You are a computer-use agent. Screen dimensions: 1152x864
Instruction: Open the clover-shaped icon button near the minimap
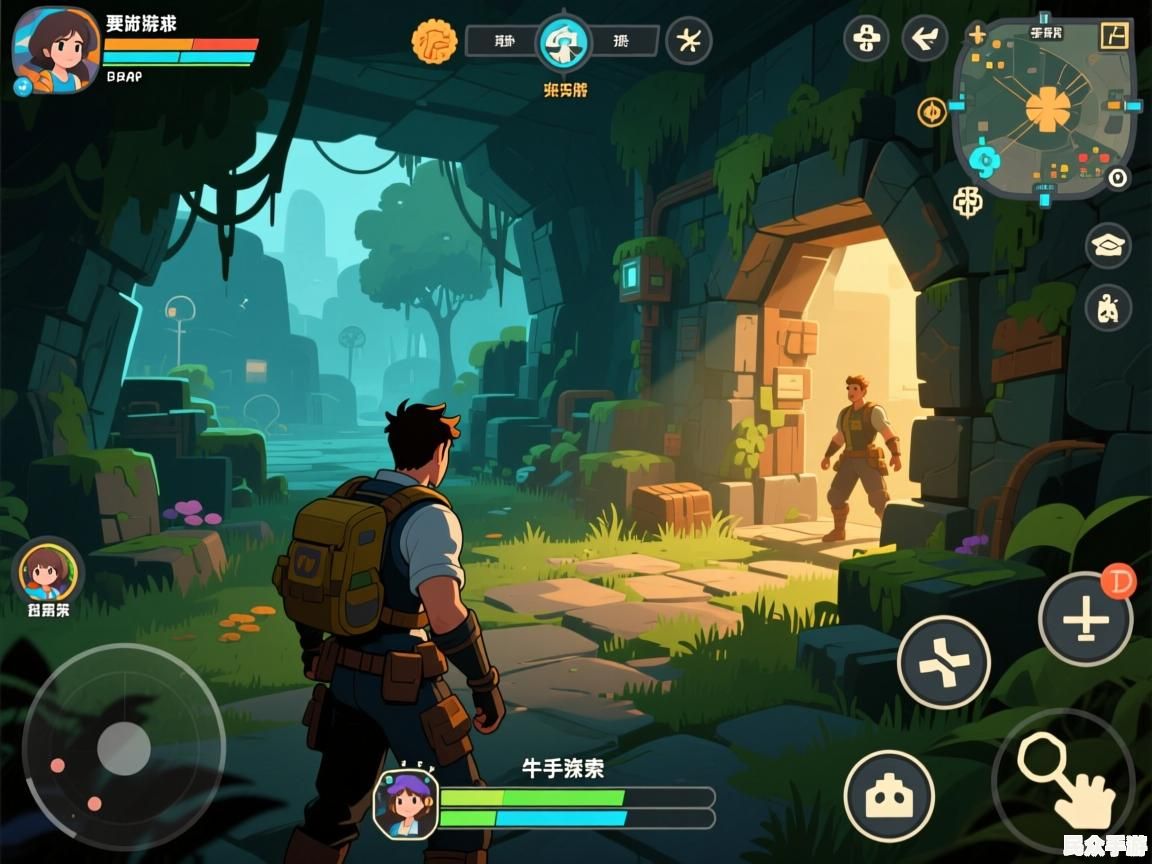(x=866, y=39)
